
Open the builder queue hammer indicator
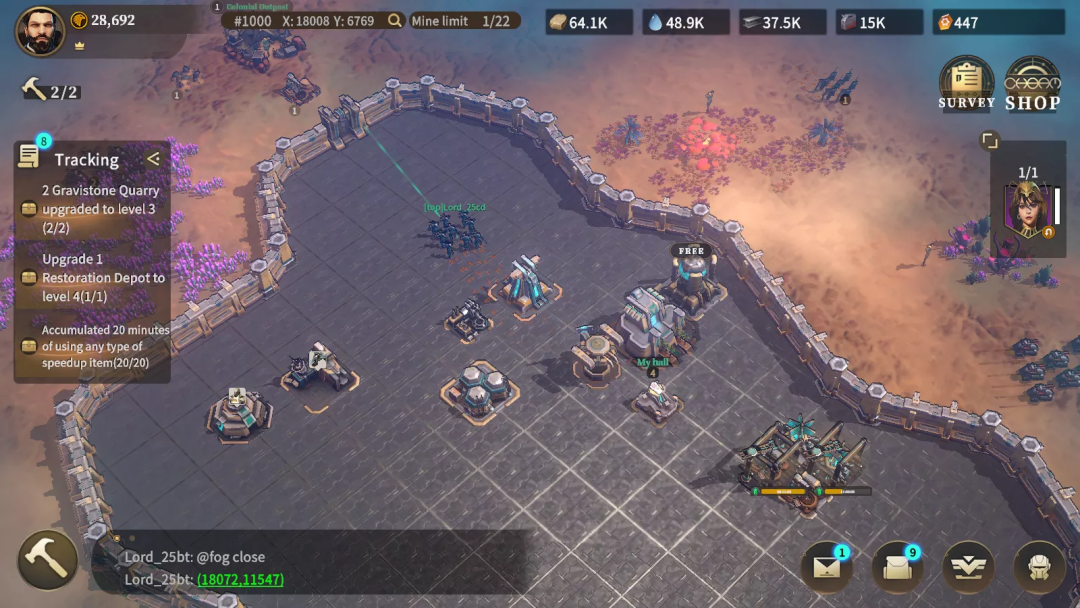[50, 91]
